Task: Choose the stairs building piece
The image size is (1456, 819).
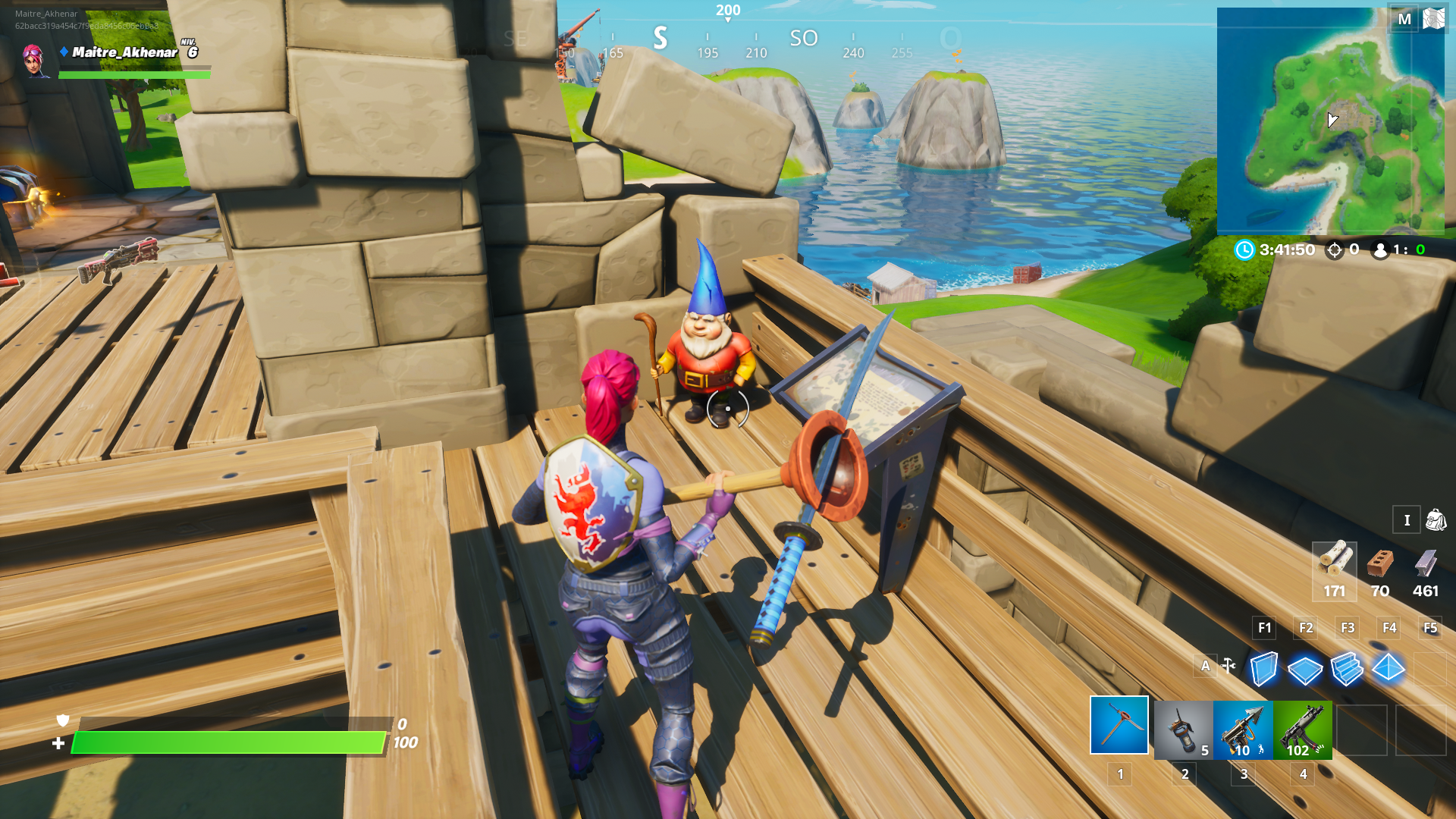Action: coord(1347,669)
